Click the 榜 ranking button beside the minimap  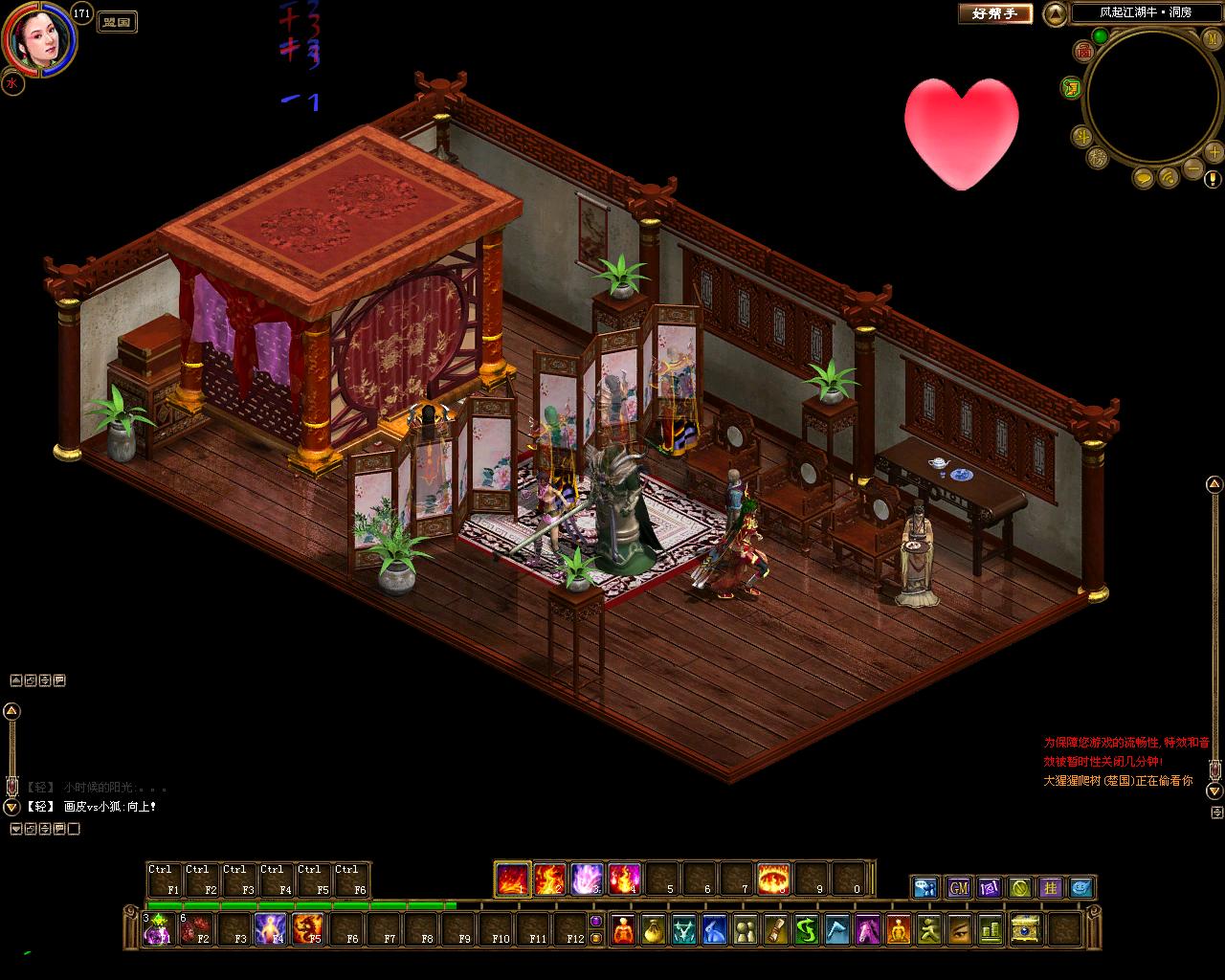(x=1098, y=159)
